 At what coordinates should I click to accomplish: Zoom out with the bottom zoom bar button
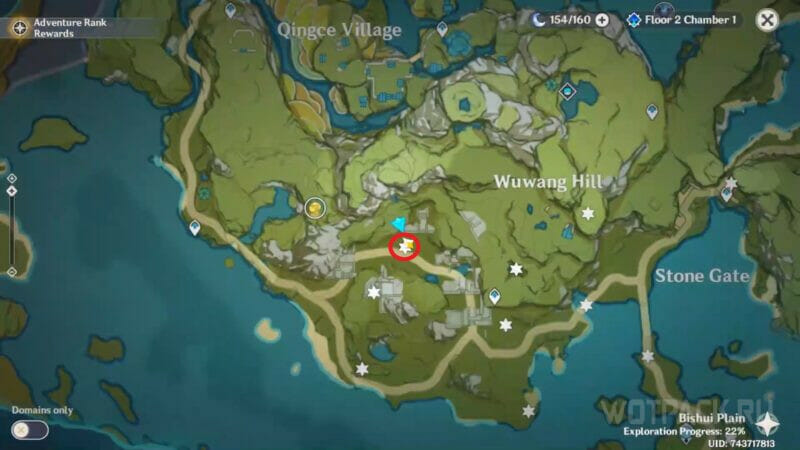tap(11, 271)
